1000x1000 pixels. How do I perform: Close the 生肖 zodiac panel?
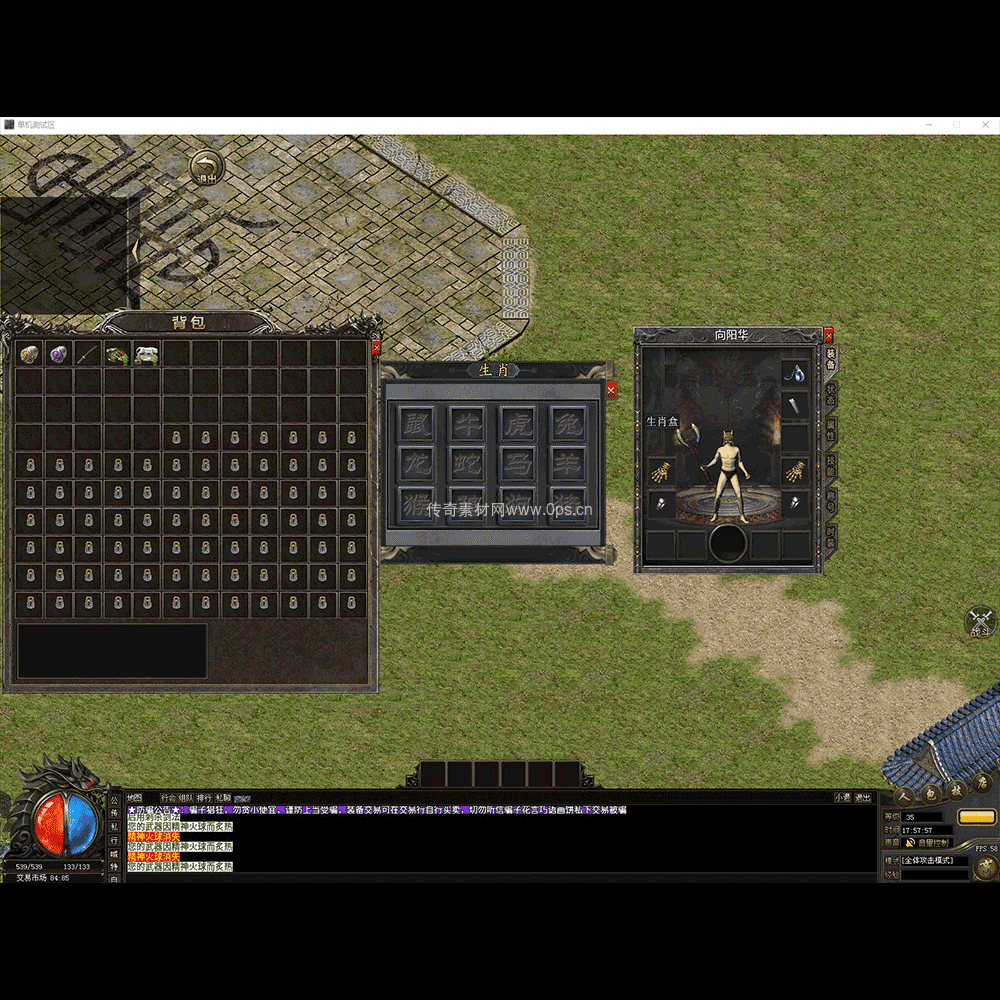(x=611, y=390)
